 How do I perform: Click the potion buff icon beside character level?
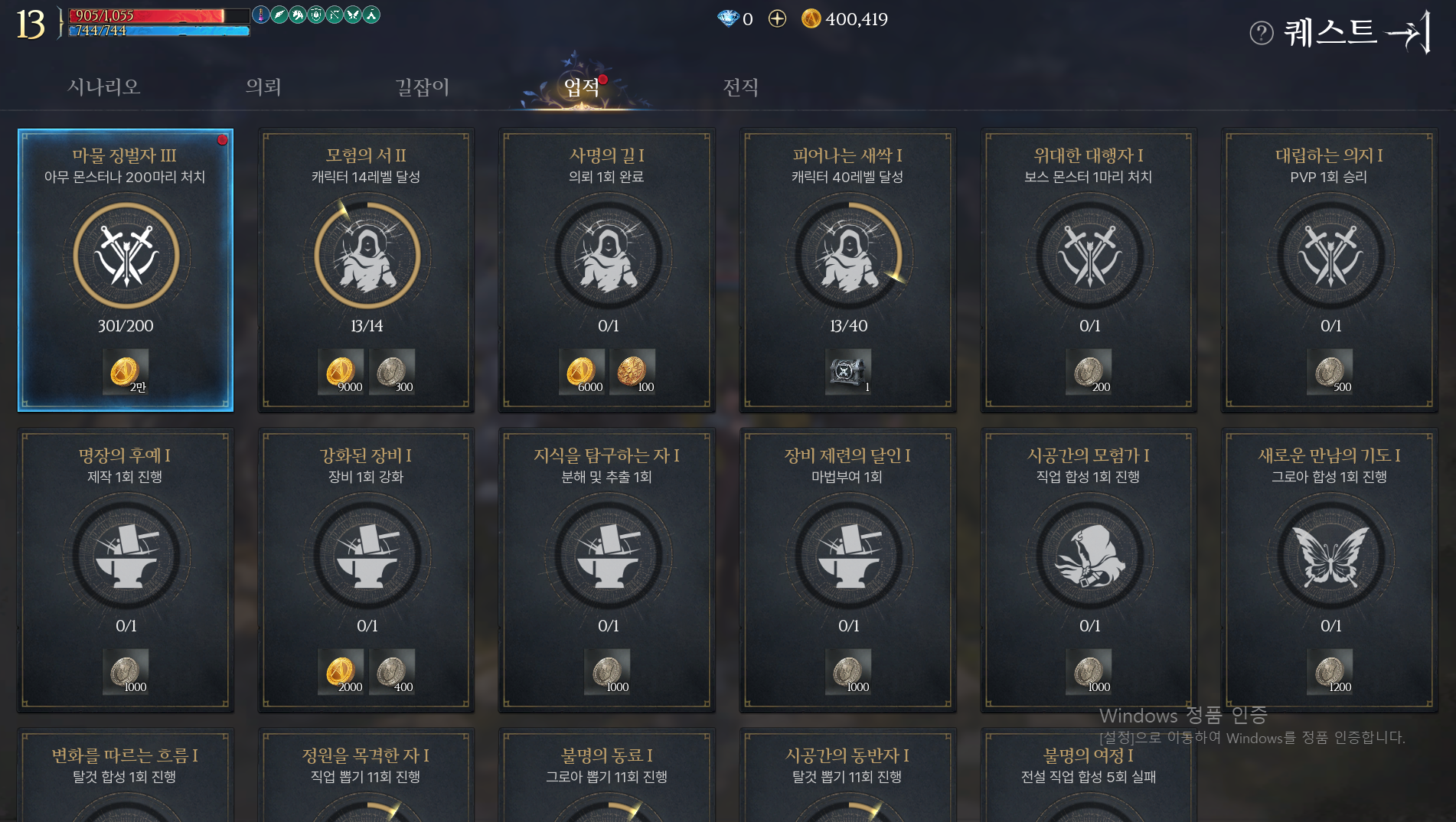260,14
